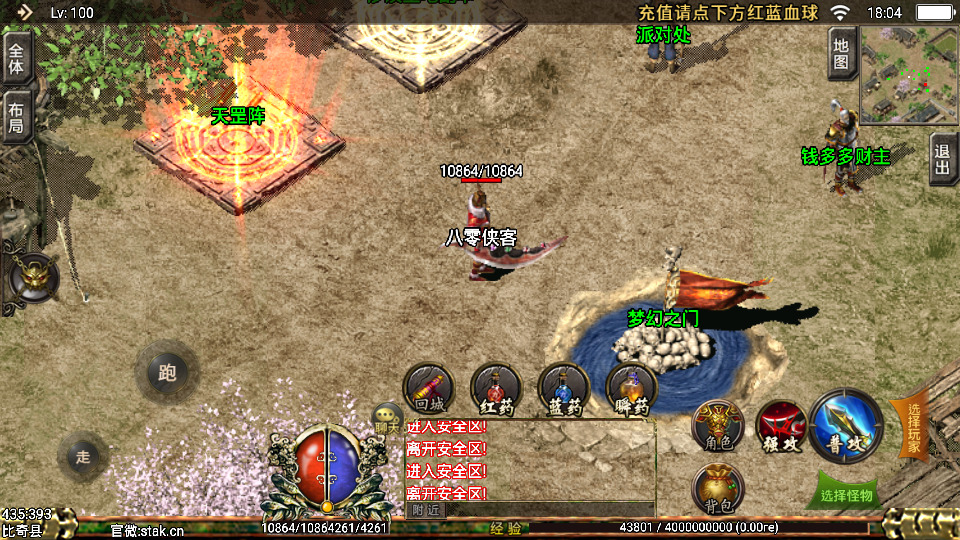Open the 全体 panel button
The image size is (960, 540).
[16, 58]
